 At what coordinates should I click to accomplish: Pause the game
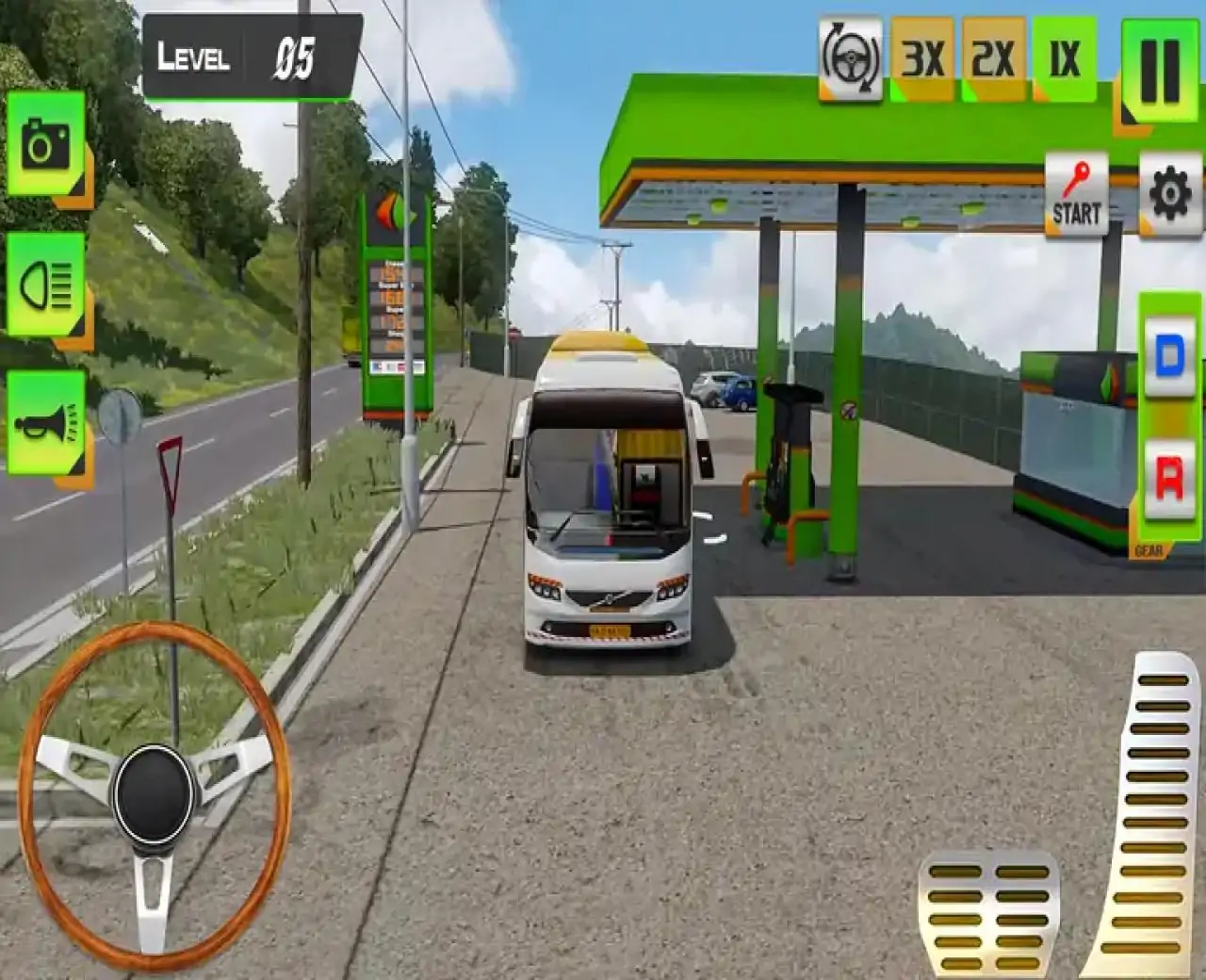point(1160,71)
